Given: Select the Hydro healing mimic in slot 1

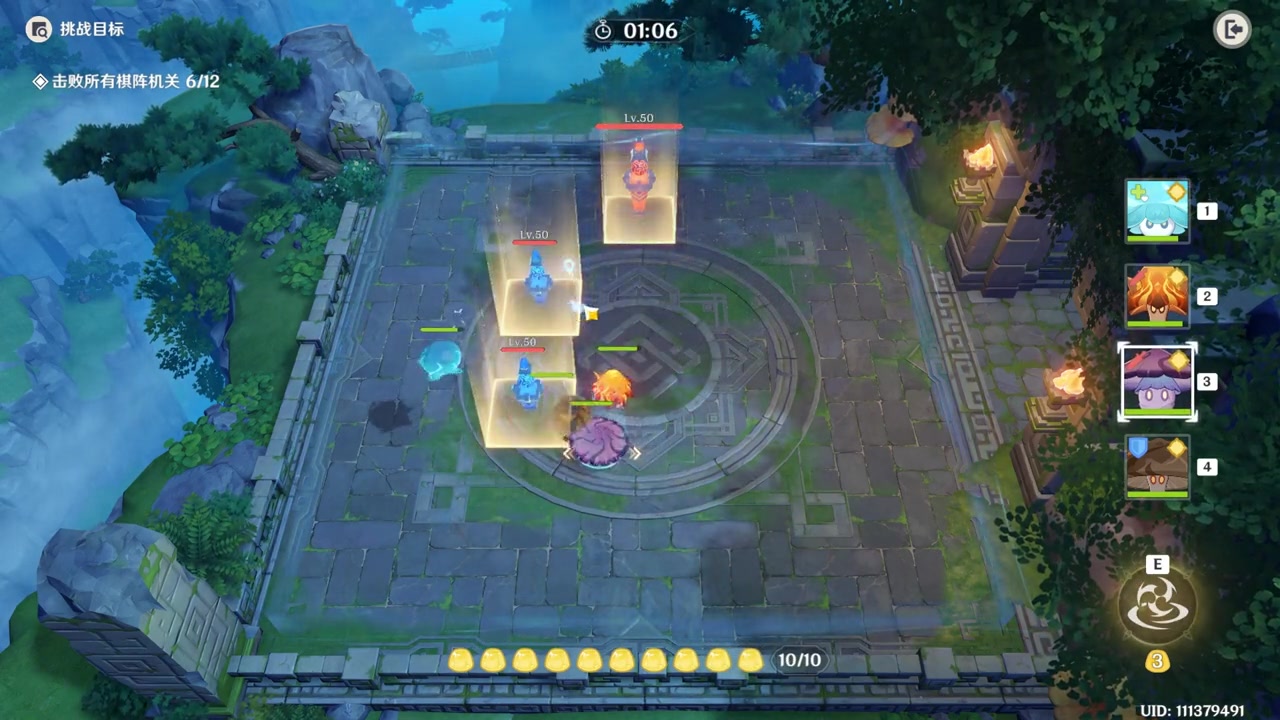Looking at the screenshot, I should click(x=1157, y=211).
